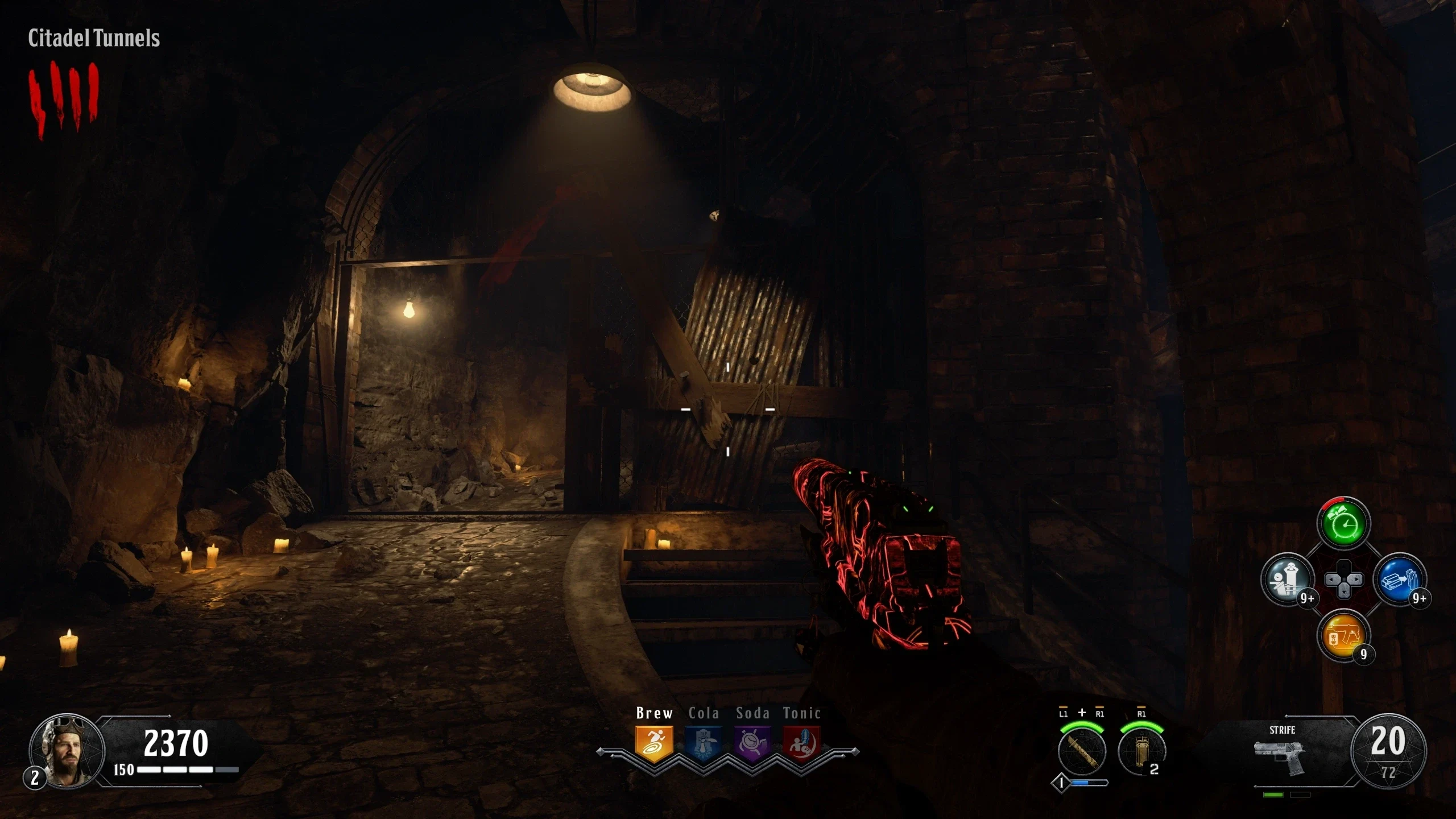The image size is (1456, 819).
Task: Select the canister equipment slot
Action: [x=1141, y=751]
